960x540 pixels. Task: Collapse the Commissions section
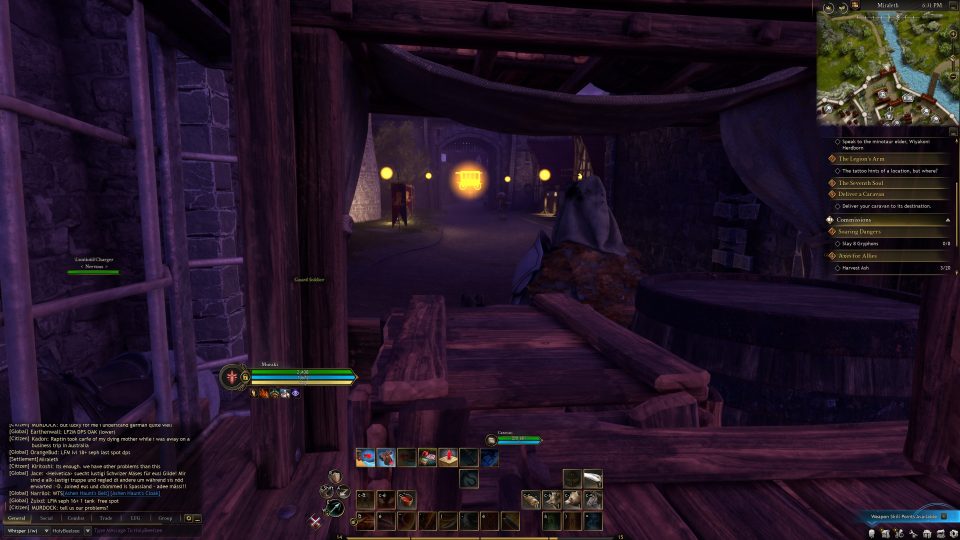946,219
